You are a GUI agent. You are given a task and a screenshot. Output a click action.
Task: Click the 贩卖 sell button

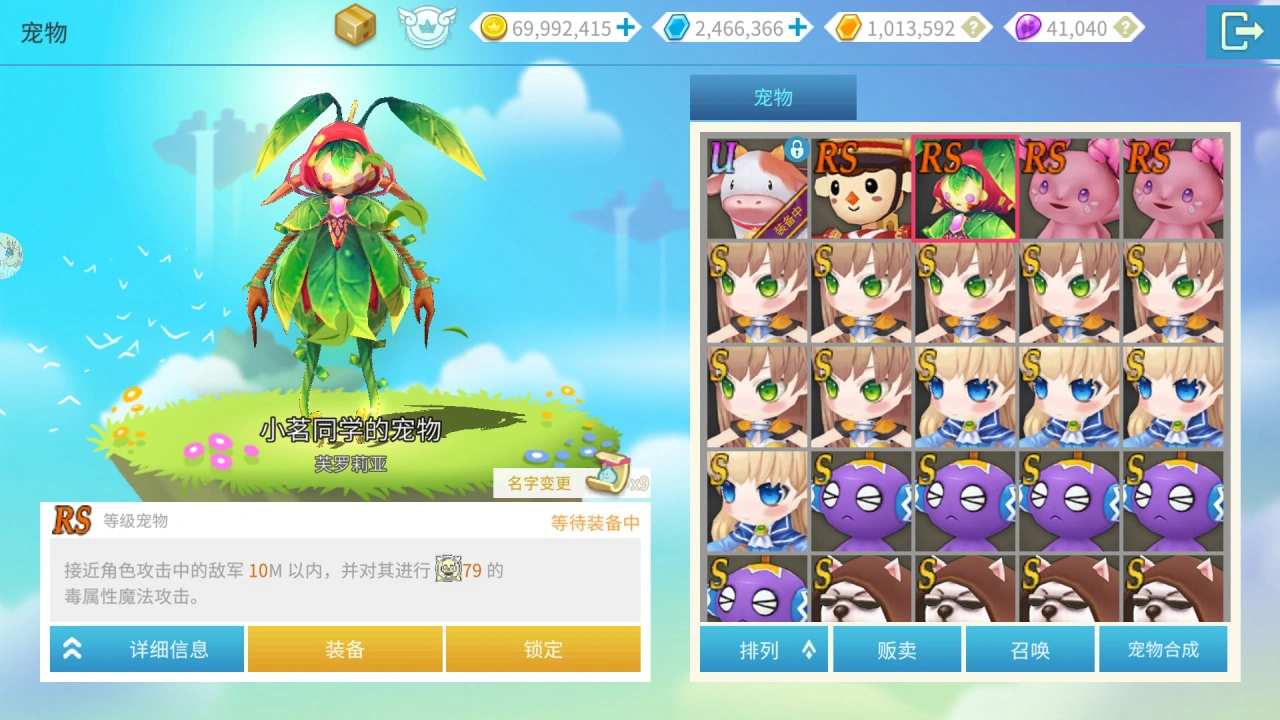(896, 649)
